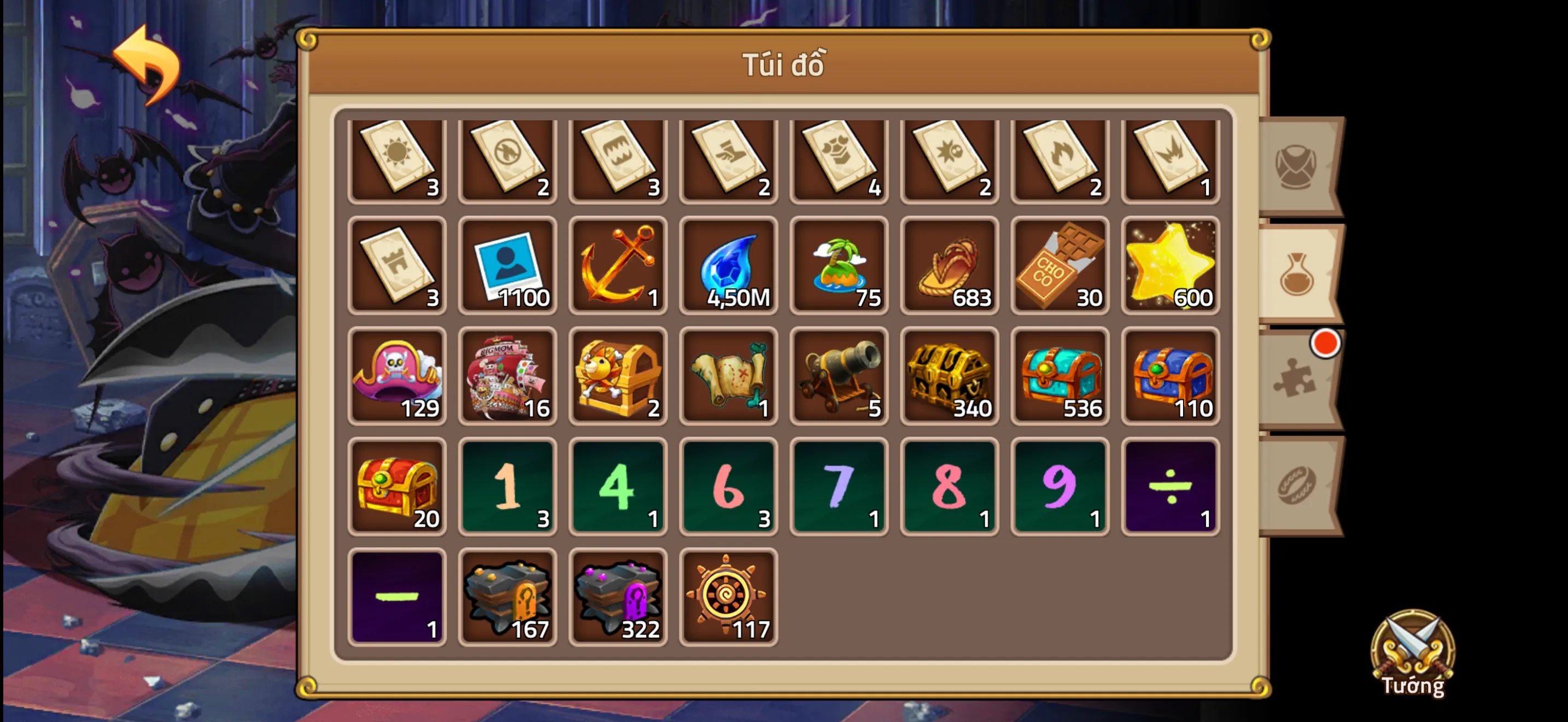Viewport: 1568px width, 722px height.
Task: Click the ship wheel item with 117
Action: 729,597
